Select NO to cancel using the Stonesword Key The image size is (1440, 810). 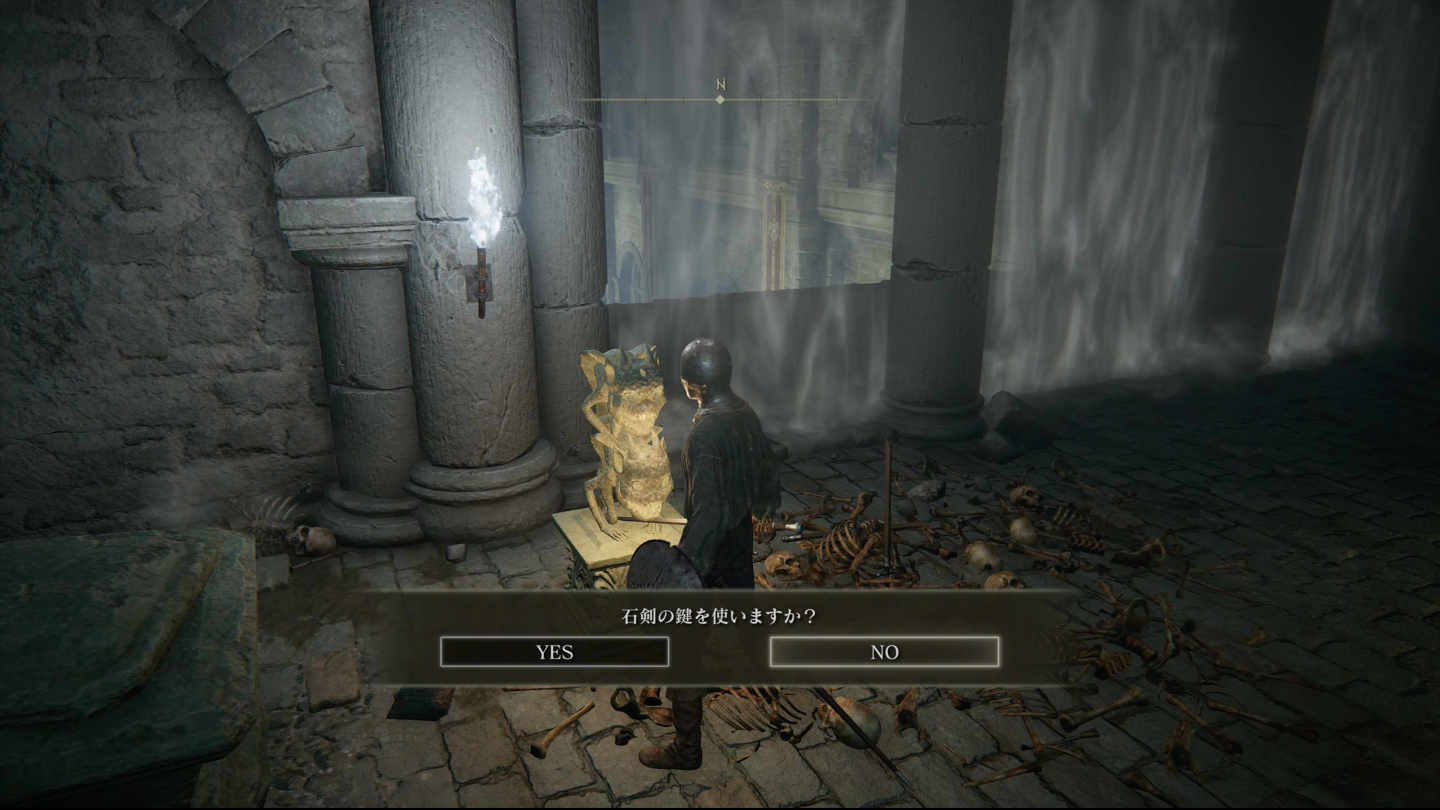click(x=884, y=651)
